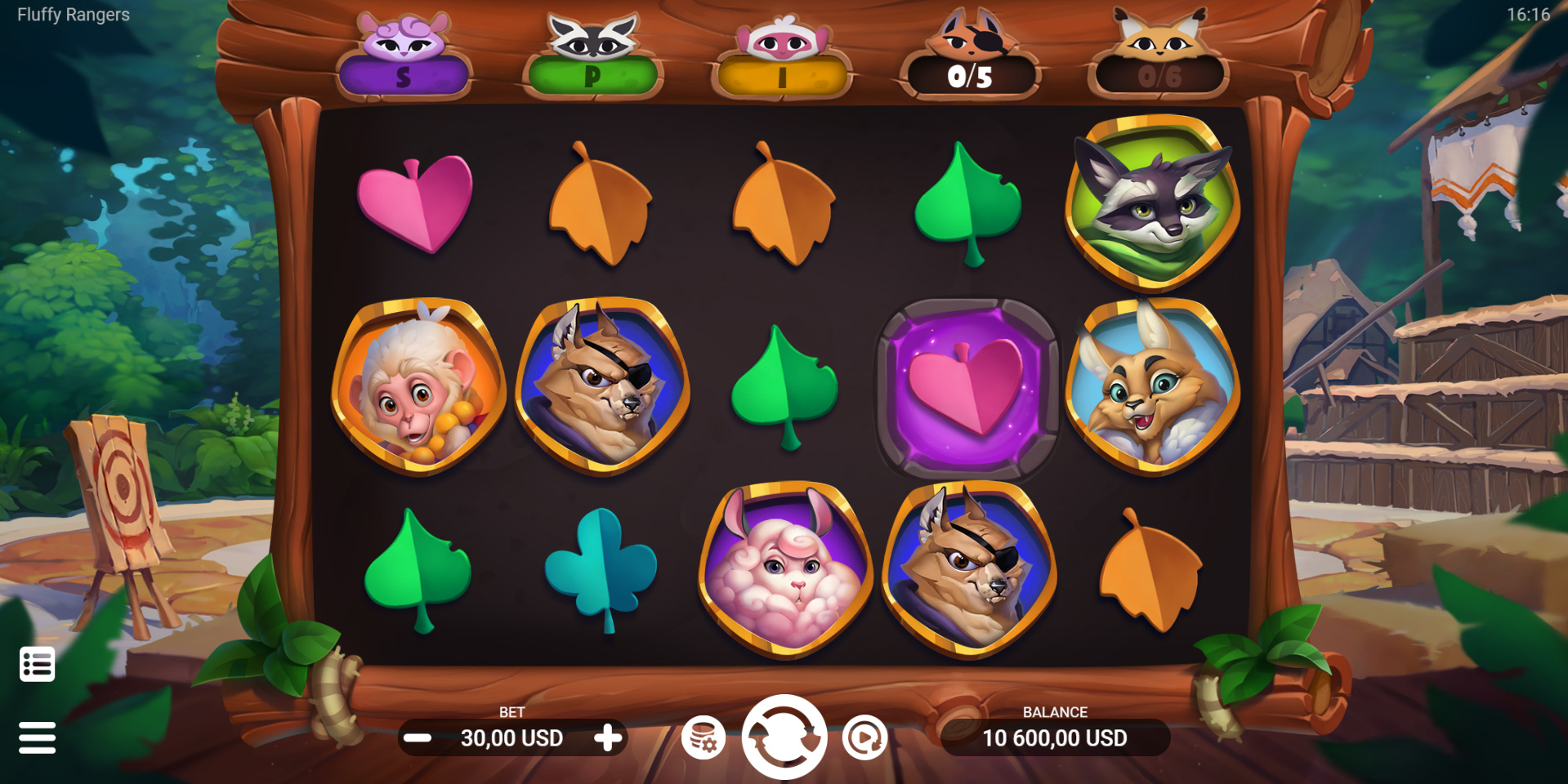Open the hamburger menu
1568x784 pixels.
[x=38, y=737]
